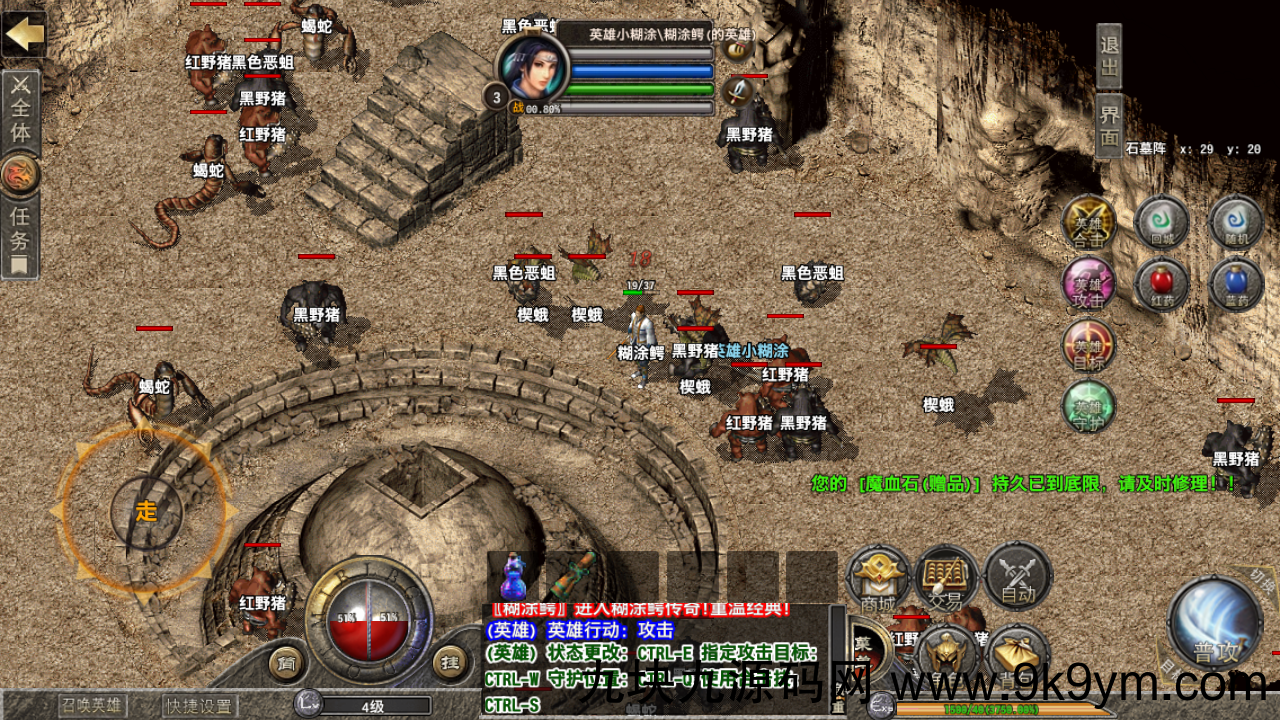Drink the 红药 red potion
Viewport: 1280px width, 720px height.
(x=1161, y=285)
